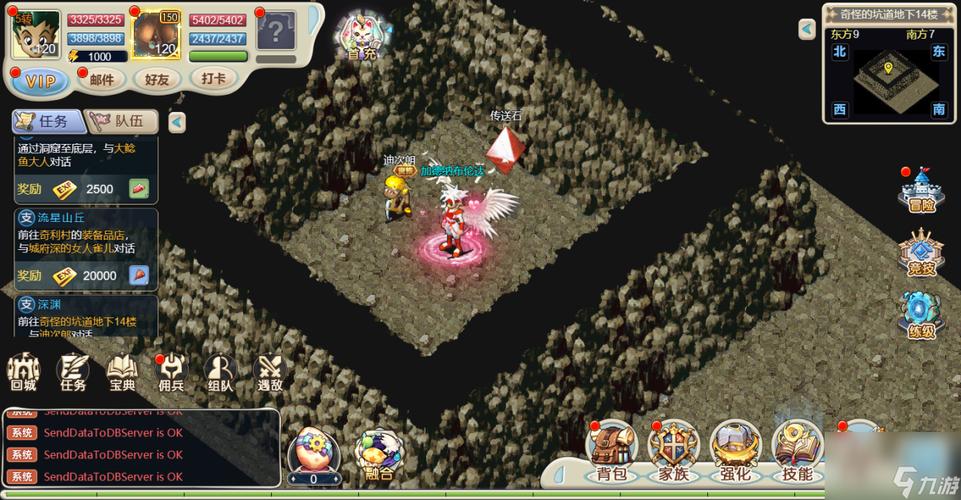
Task: Switch to the 任务 quest tab
Action: coord(45,121)
